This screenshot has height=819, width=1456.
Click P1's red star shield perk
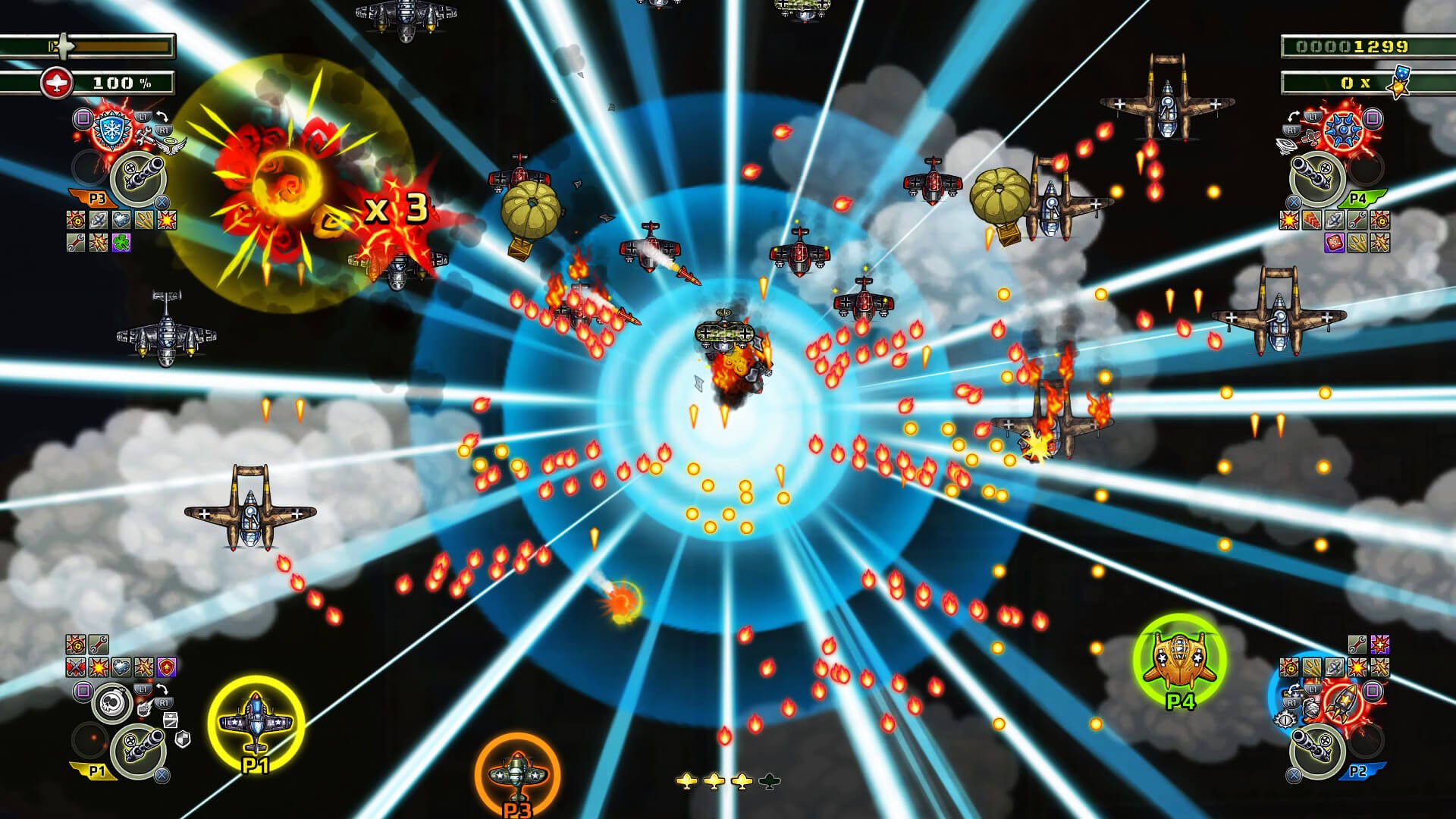166,667
